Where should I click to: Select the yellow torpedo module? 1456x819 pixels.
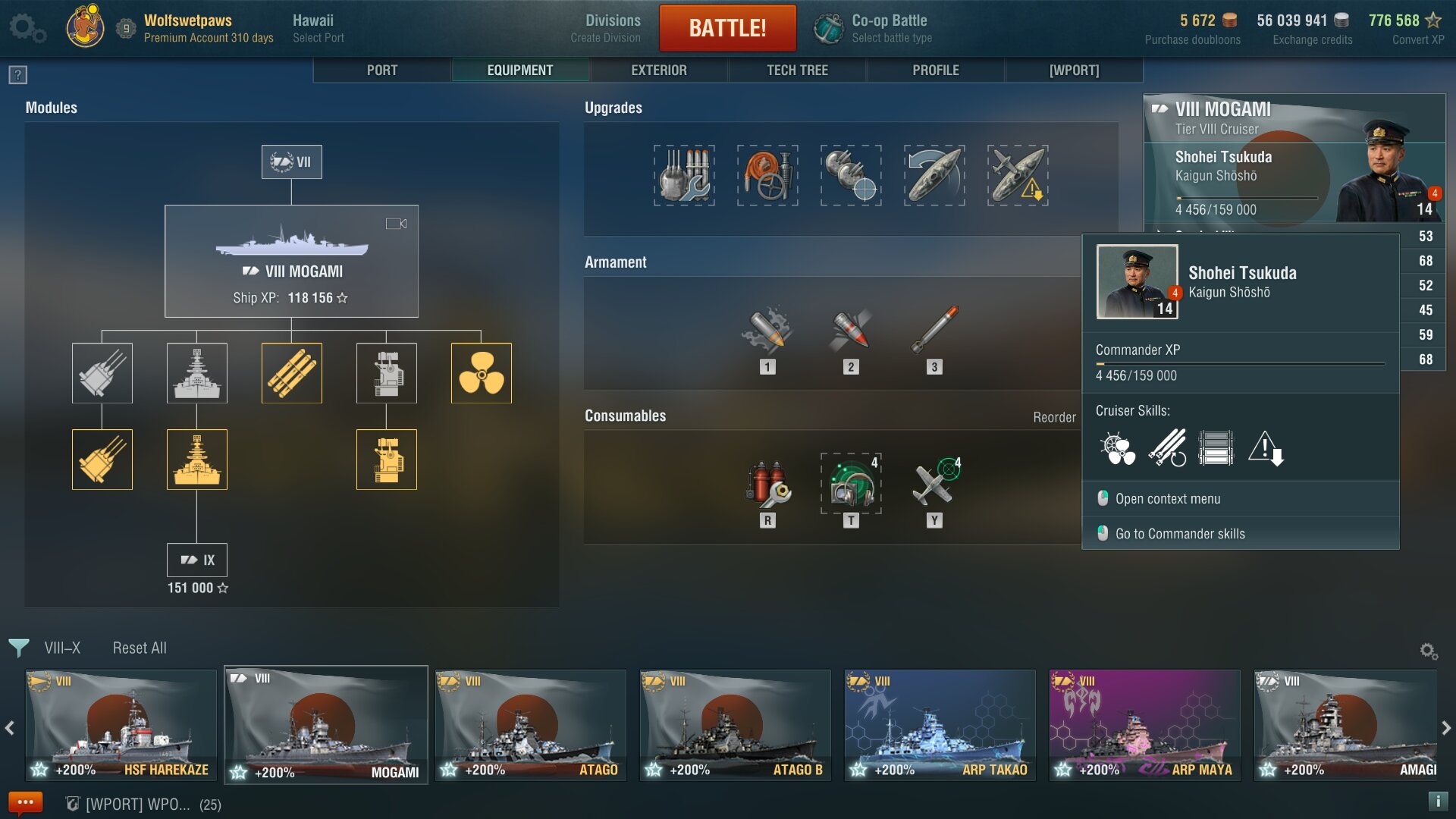[x=292, y=373]
